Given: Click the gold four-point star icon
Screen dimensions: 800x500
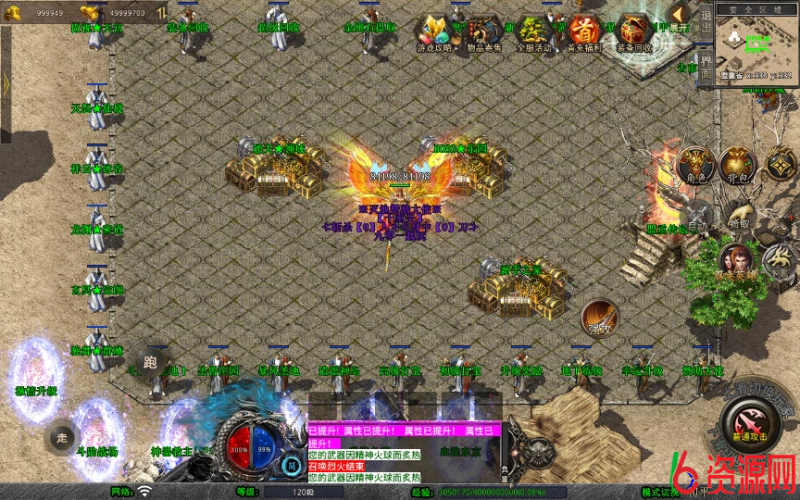Looking at the screenshot, I should 780,163.
